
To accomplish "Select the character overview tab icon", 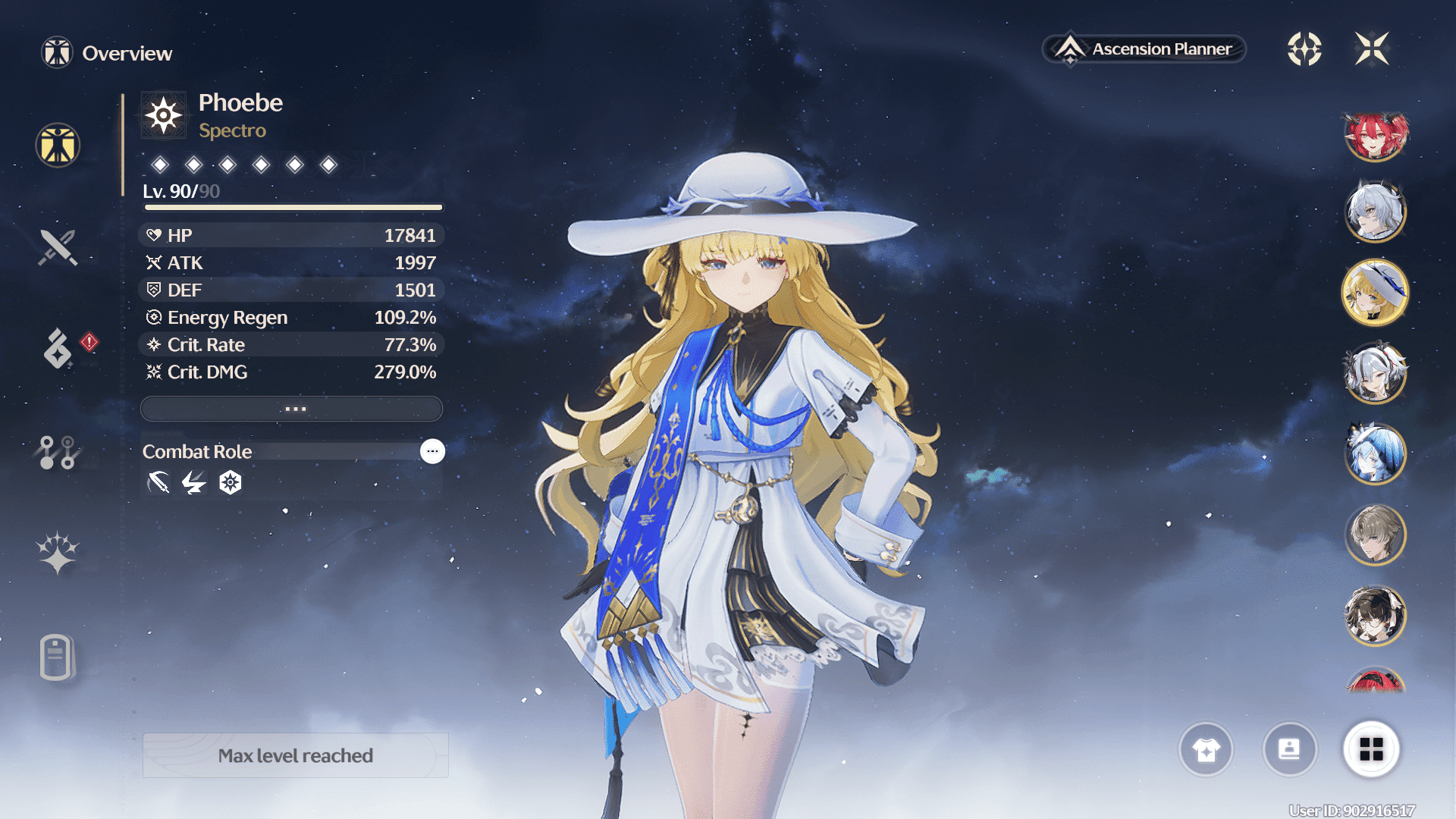I will point(58,145).
